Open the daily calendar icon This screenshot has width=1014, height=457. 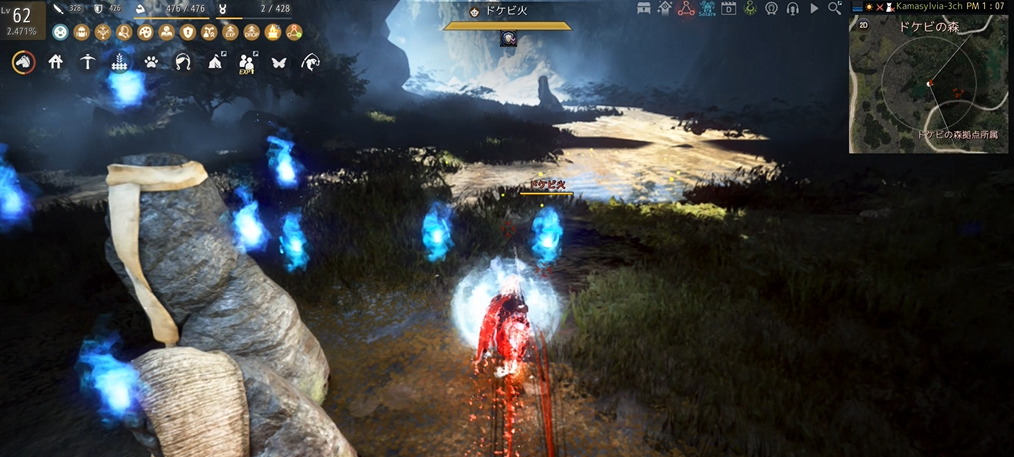(728, 8)
